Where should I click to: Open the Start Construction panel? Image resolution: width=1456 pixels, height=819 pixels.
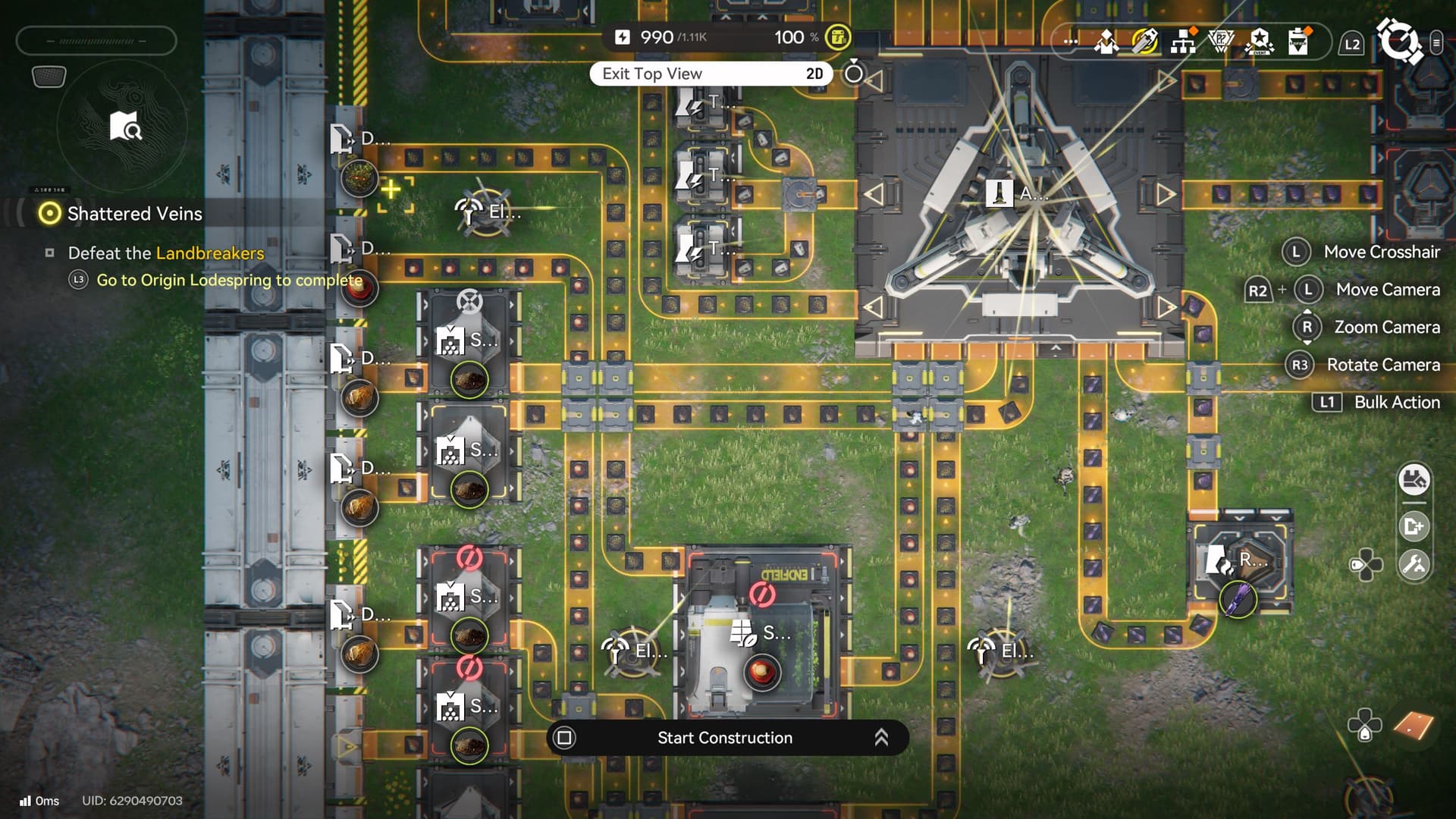[x=724, y=738]
